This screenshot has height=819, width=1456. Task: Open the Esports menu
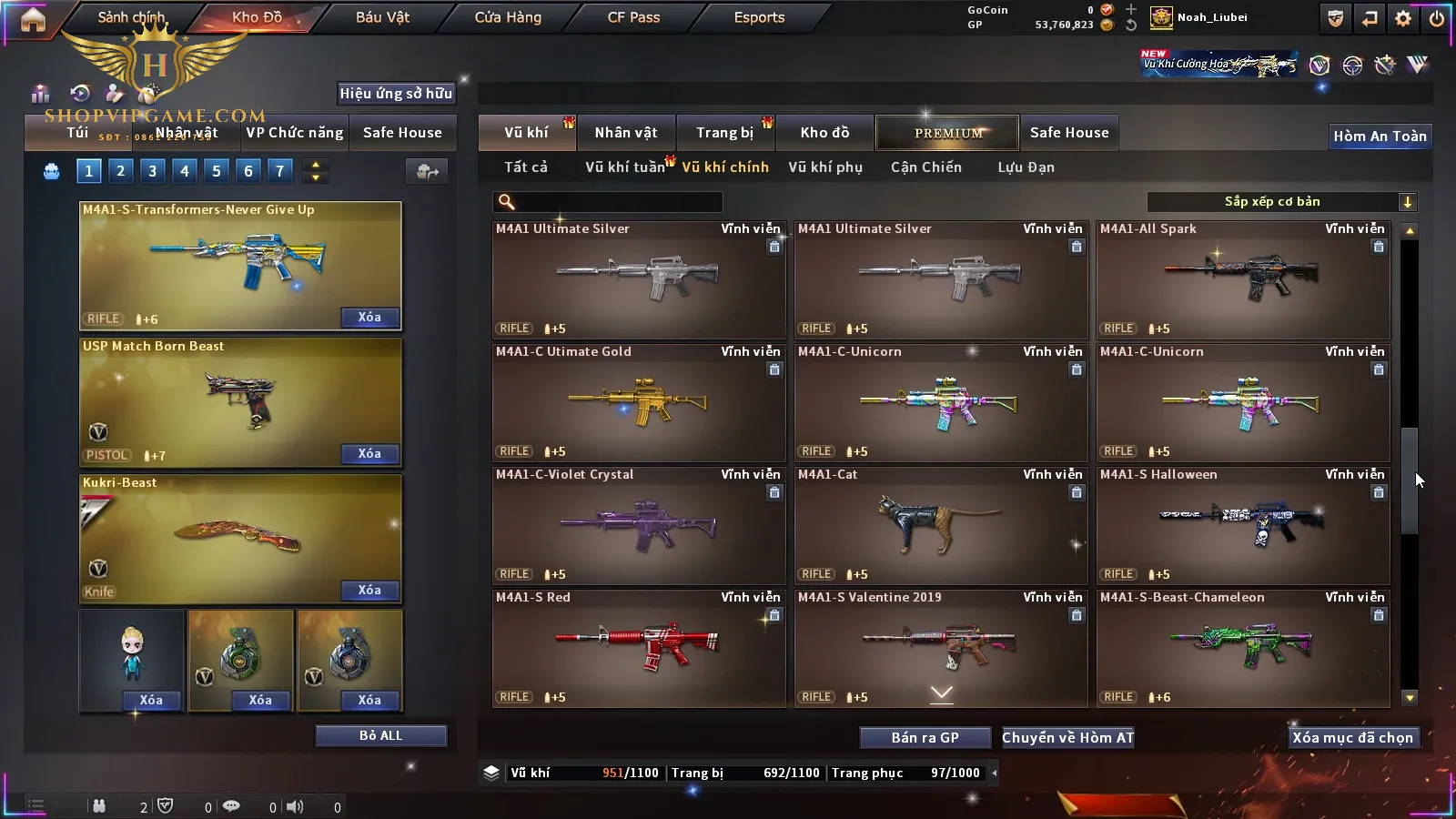pyautogui.click(x=759, y=17)
